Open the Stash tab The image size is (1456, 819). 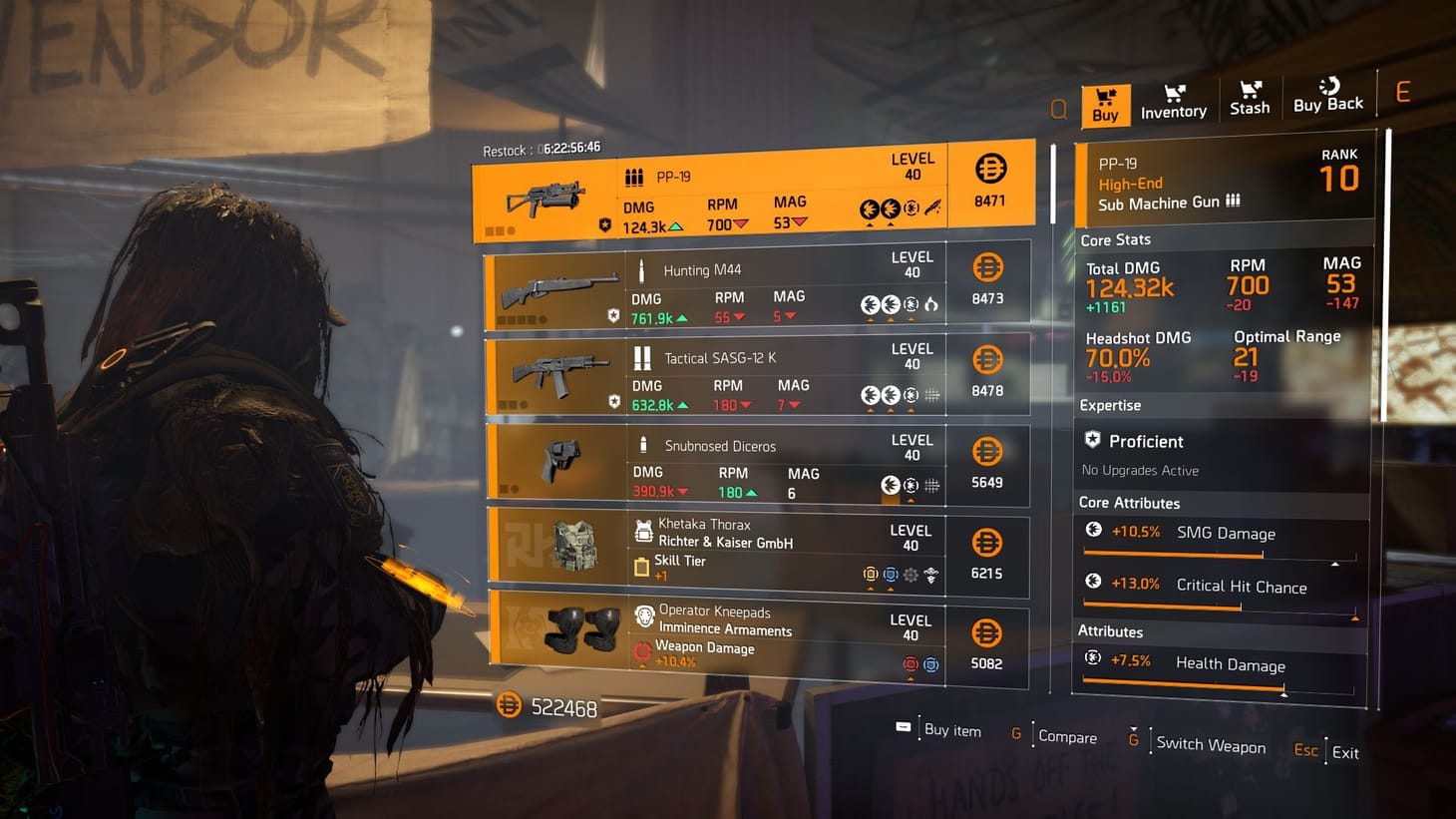pos(1249,100)
